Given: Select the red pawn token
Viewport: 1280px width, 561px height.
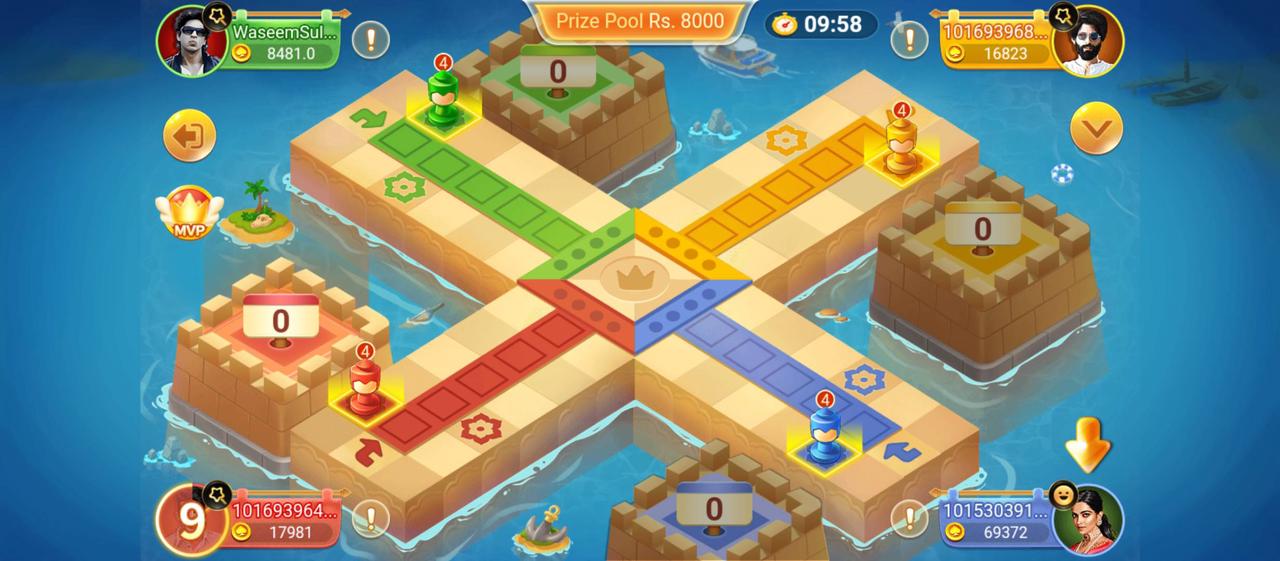Looking at the screenshot, I should click(365, 387).
